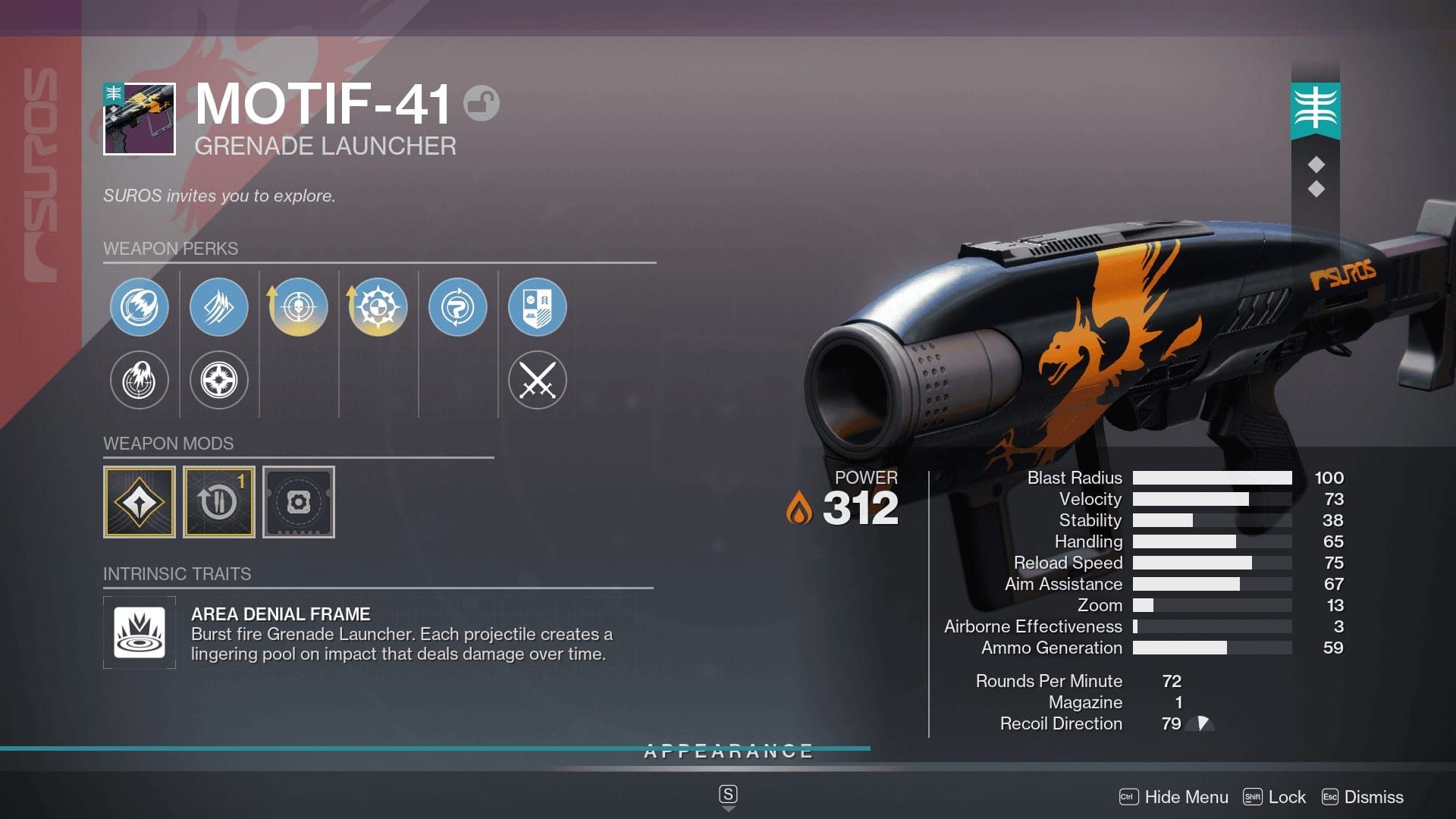The width and height of the screenshot is (1456, 819).
Task: Open the Appearance section
Action: click(728, 752)
